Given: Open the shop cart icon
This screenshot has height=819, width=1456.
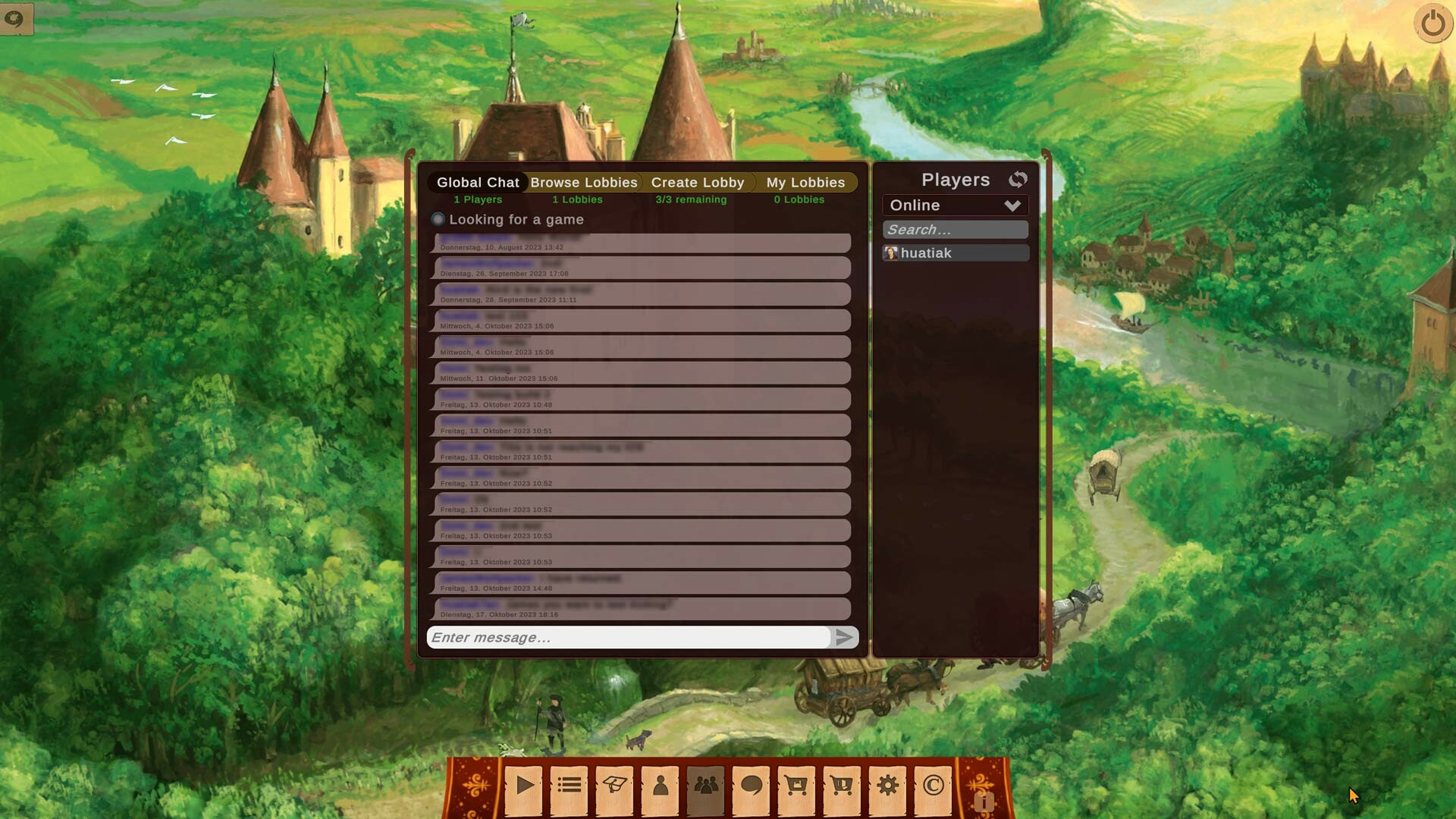Looking at the screenshot, I should [x=796, y=788].
